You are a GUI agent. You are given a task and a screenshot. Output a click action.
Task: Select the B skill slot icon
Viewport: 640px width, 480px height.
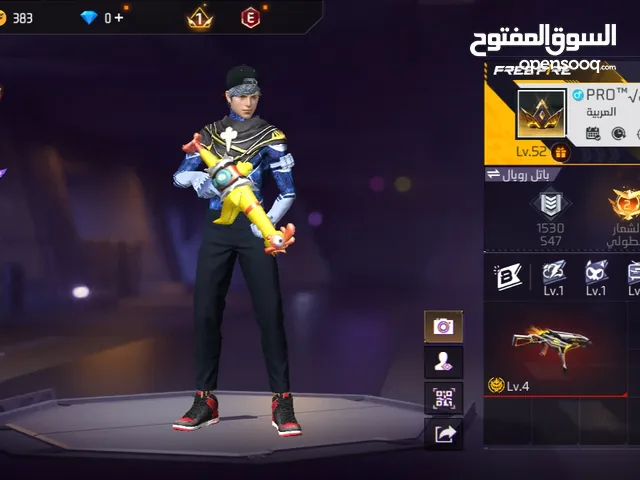pos(508,276)
